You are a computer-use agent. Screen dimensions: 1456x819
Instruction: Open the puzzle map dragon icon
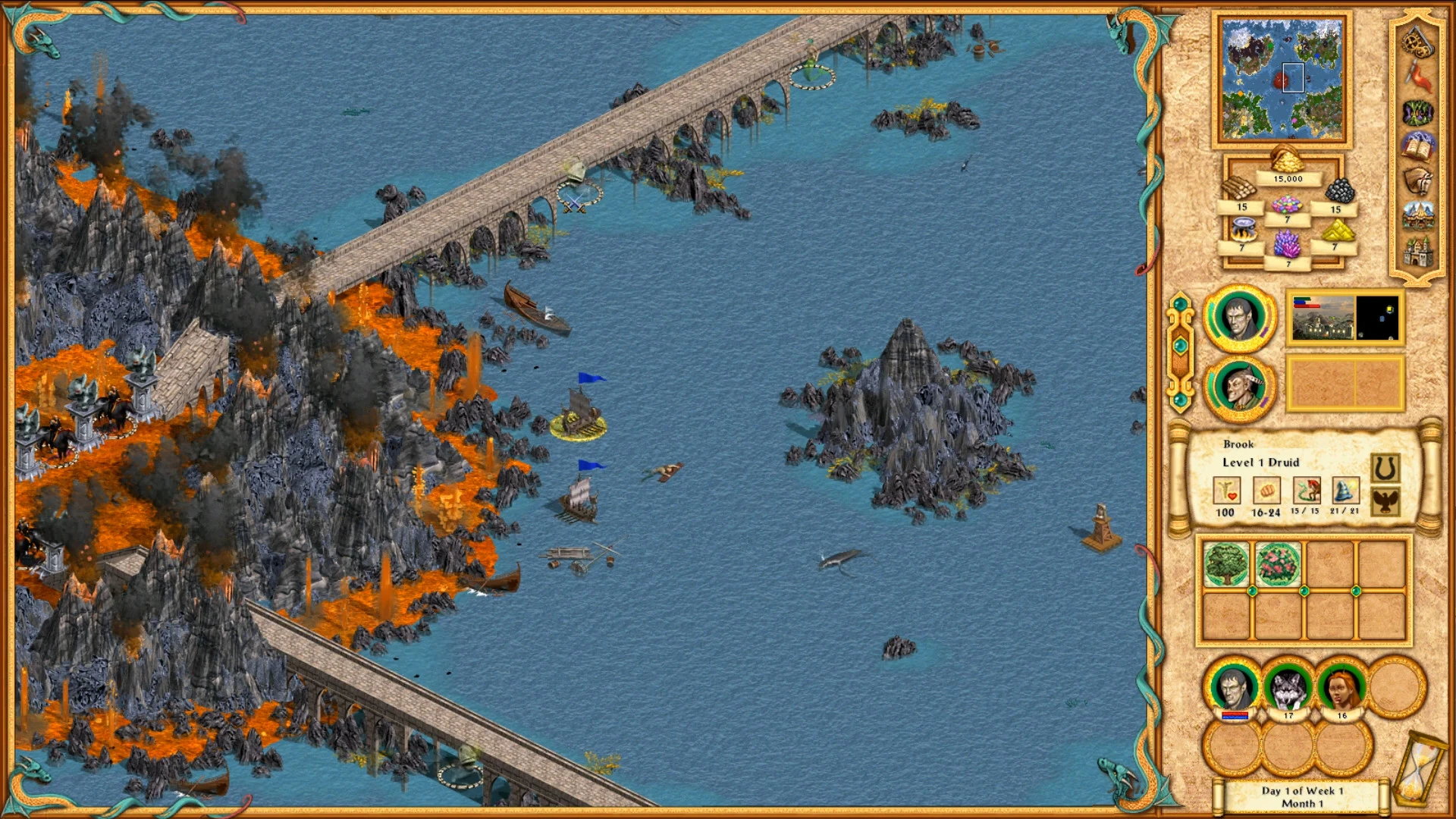coord(1415,114)
